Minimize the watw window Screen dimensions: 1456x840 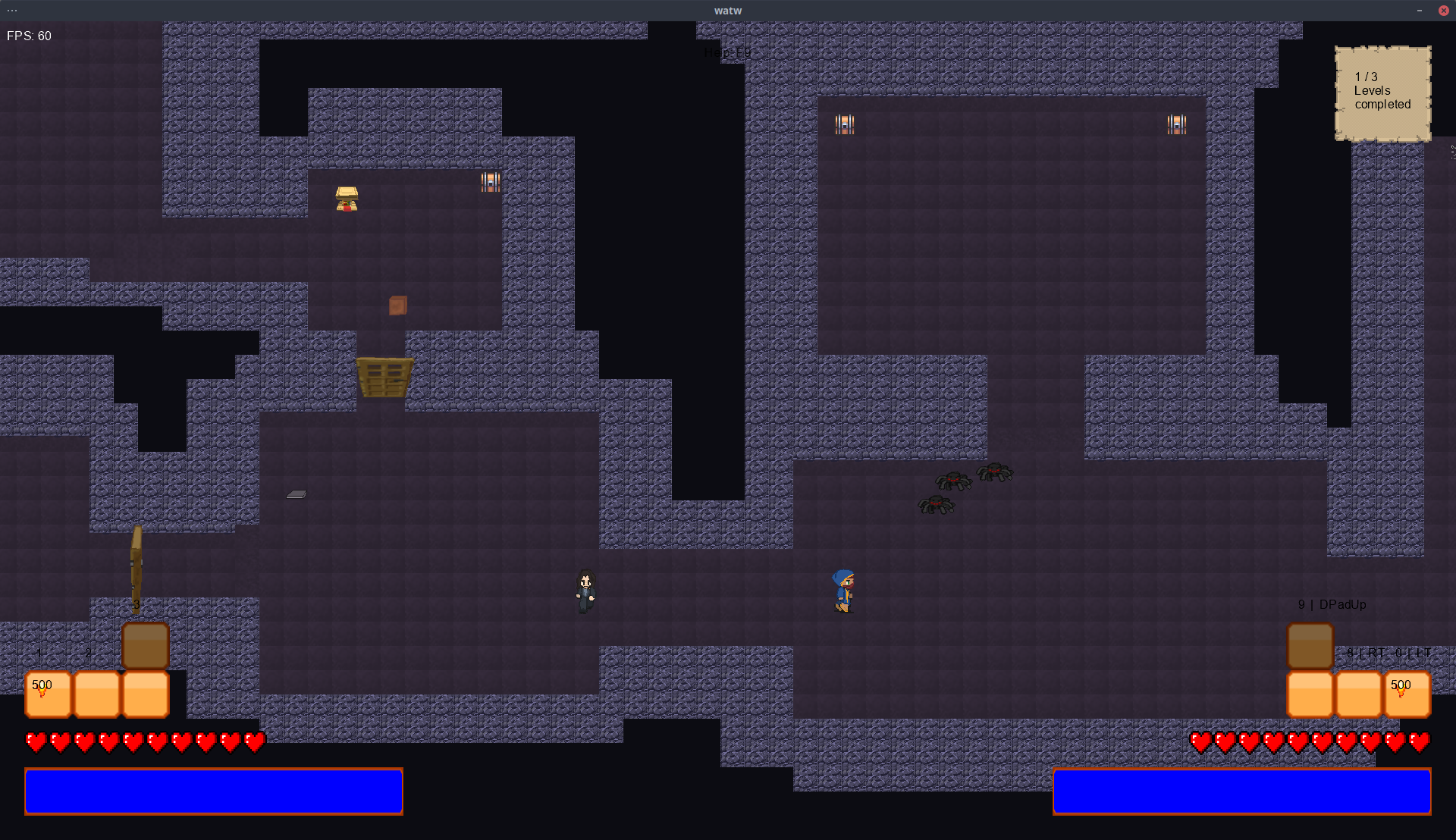click(1419, 11)
